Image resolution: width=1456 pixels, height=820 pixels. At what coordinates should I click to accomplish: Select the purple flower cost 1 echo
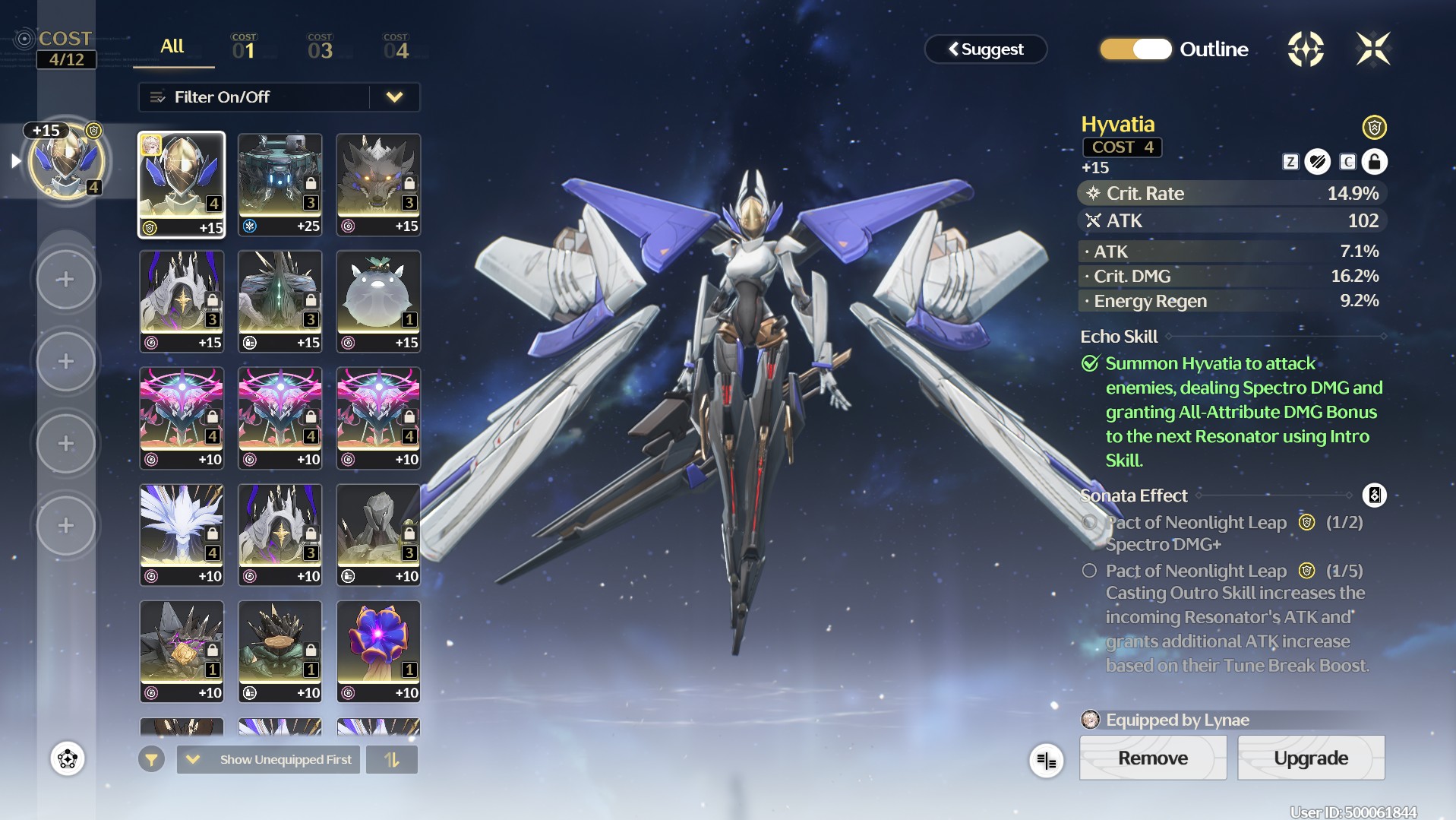point(378,651)
